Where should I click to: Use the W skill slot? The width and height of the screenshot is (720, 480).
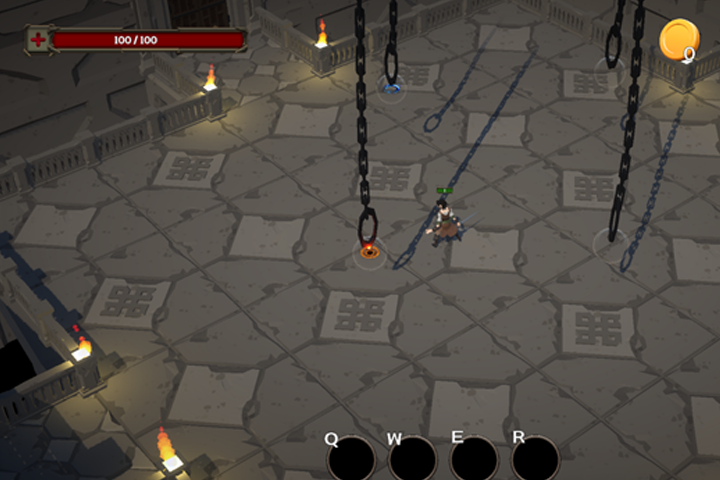point(412,460)
